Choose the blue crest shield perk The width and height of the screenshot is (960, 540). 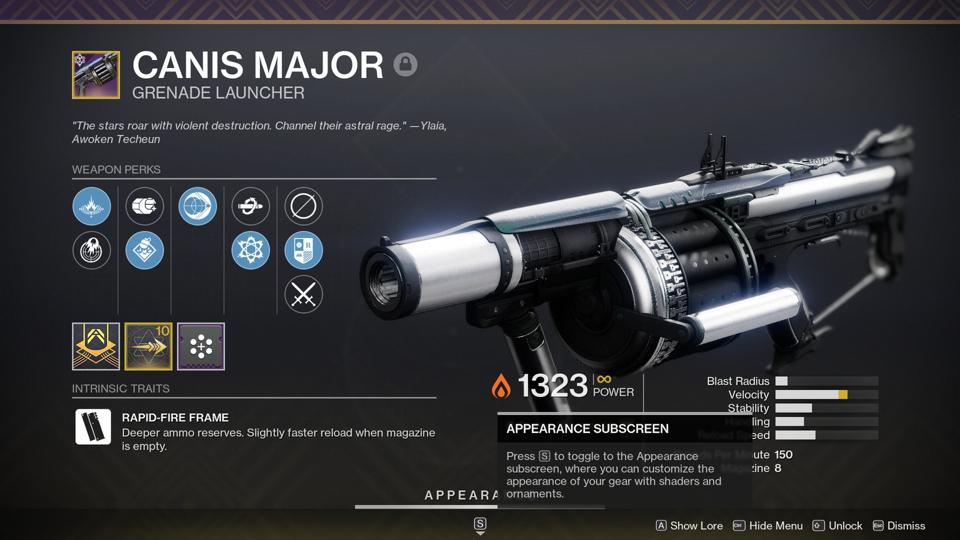303,250
